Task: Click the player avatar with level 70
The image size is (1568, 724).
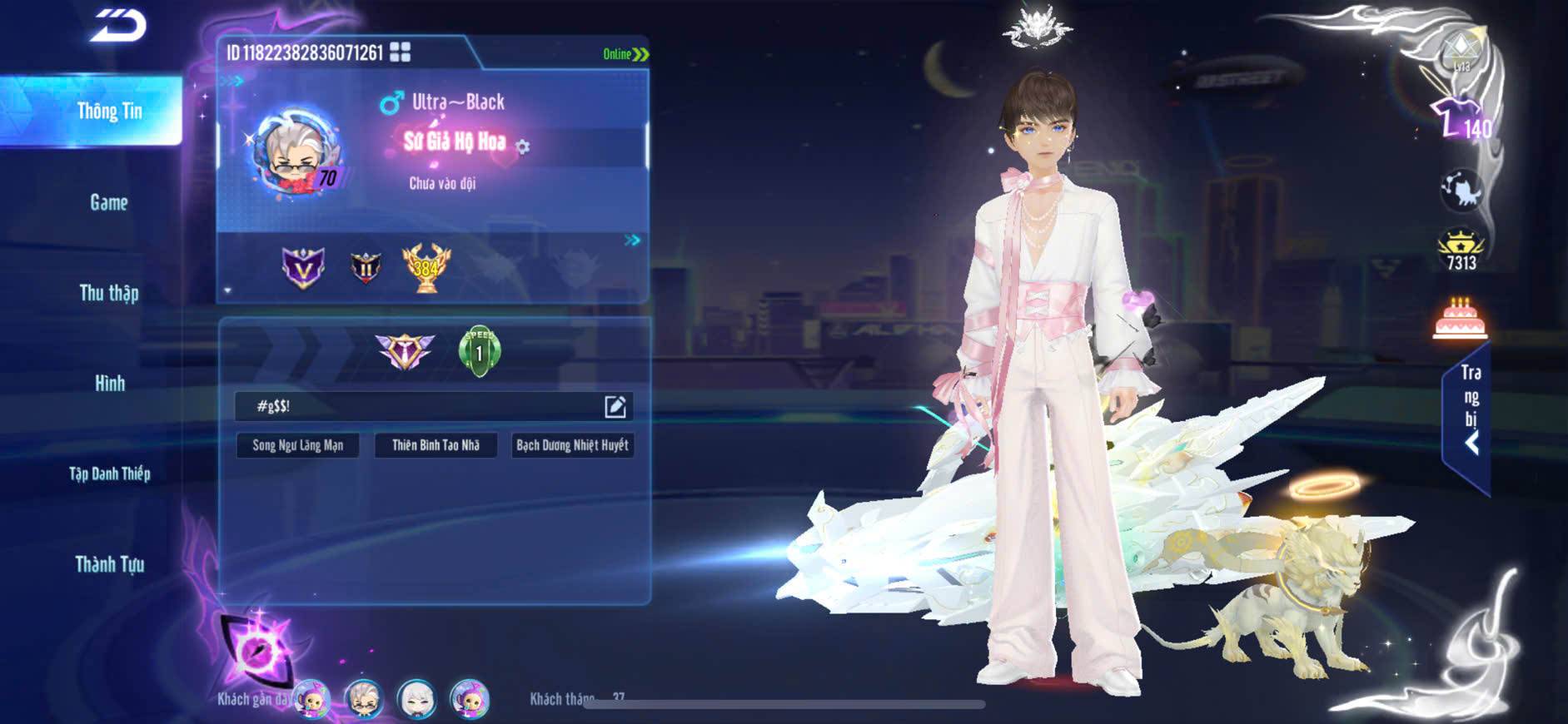Action: tap(296, 154)
